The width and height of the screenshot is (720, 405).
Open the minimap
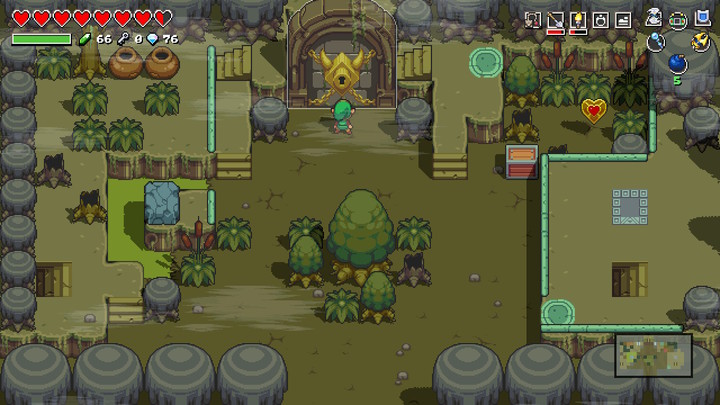pos(653,355)
